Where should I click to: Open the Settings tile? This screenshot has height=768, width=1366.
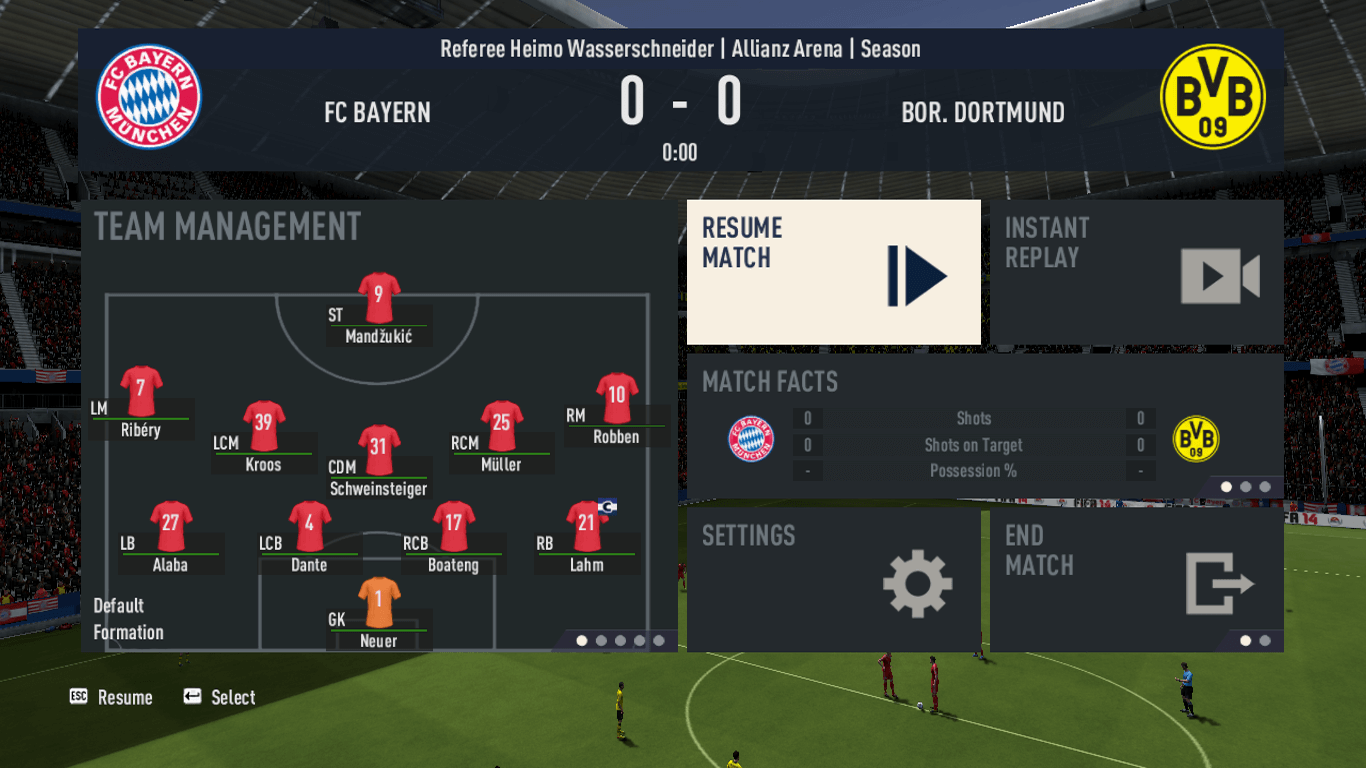coord(833,580)
